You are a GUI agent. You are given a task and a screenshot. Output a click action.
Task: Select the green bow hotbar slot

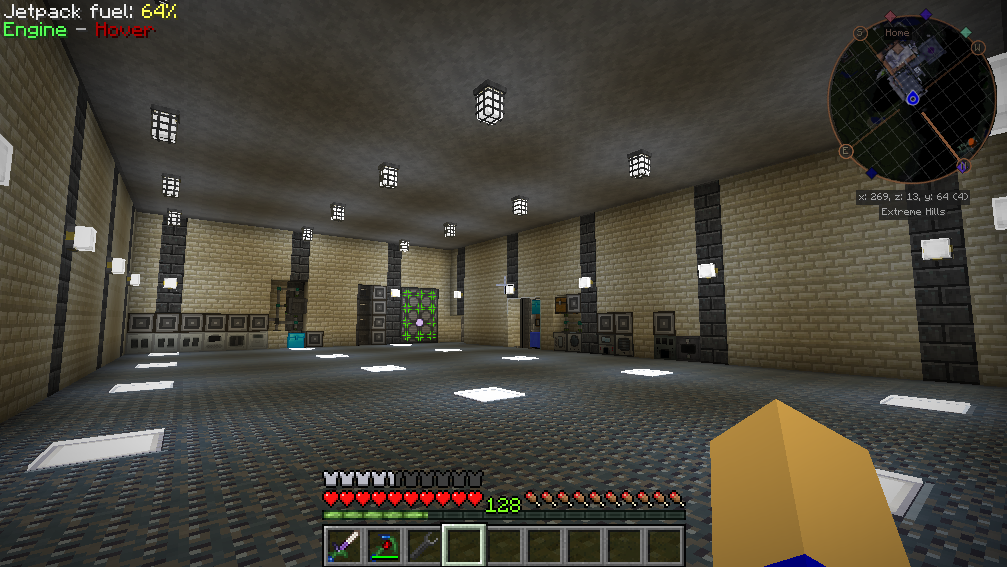[384, 546]
